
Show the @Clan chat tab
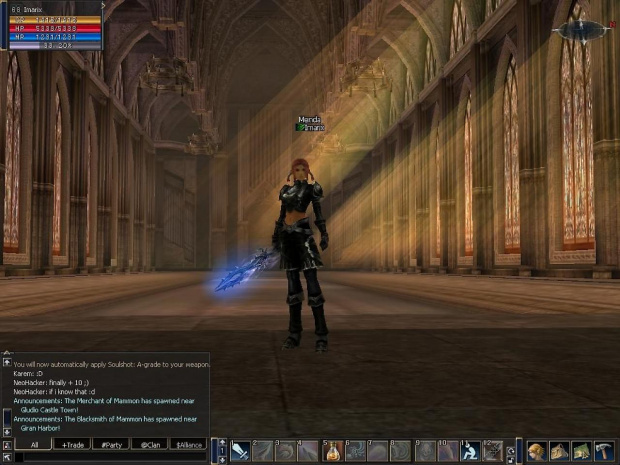point(150,444)
